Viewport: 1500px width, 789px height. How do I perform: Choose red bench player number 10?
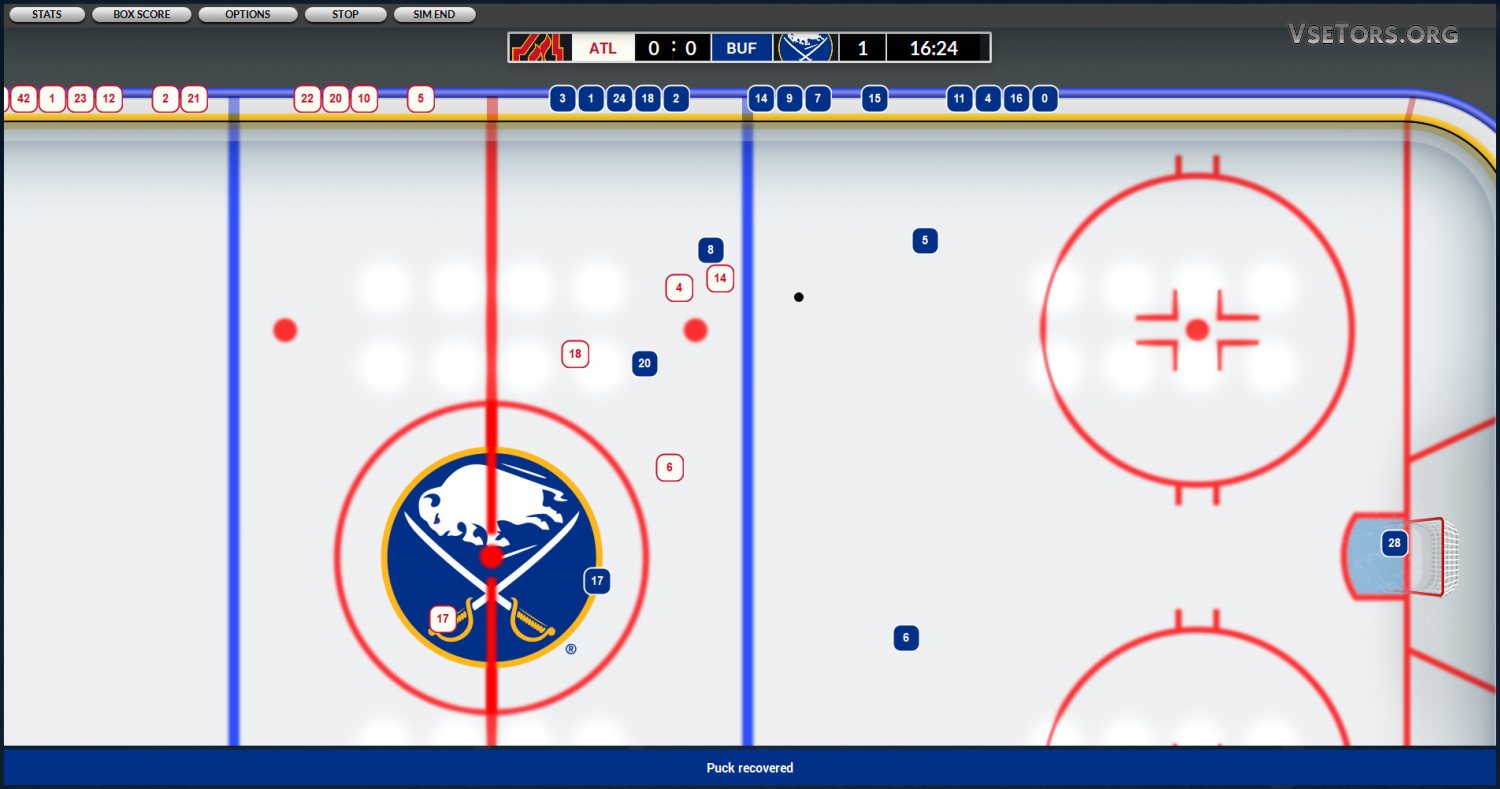(364, 99)
